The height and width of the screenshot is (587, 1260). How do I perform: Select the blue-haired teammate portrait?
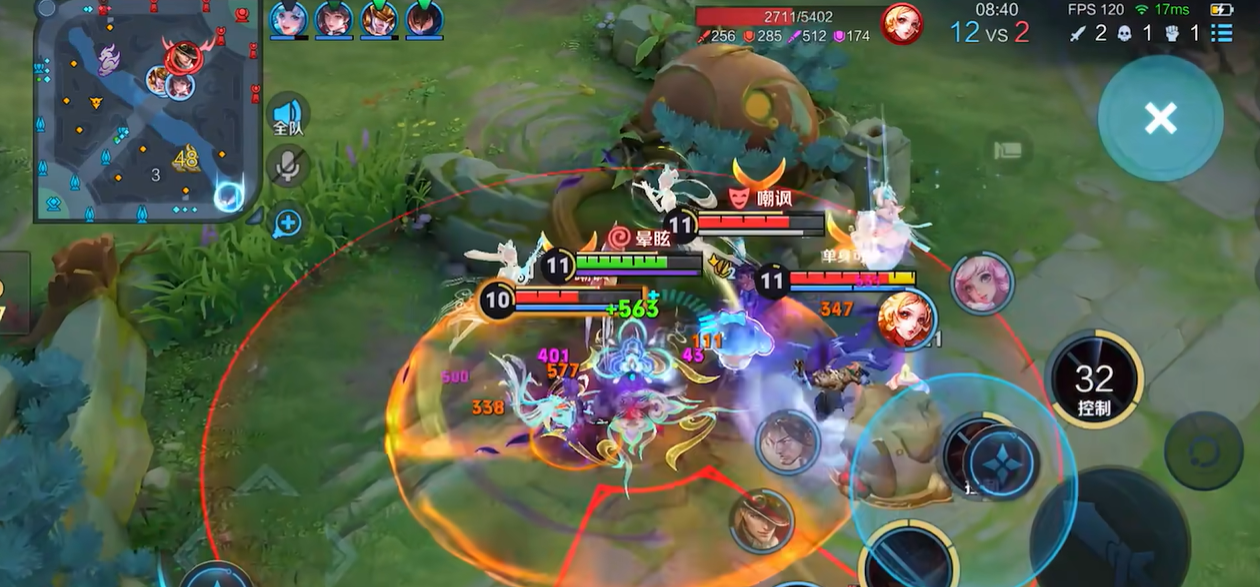288,19
